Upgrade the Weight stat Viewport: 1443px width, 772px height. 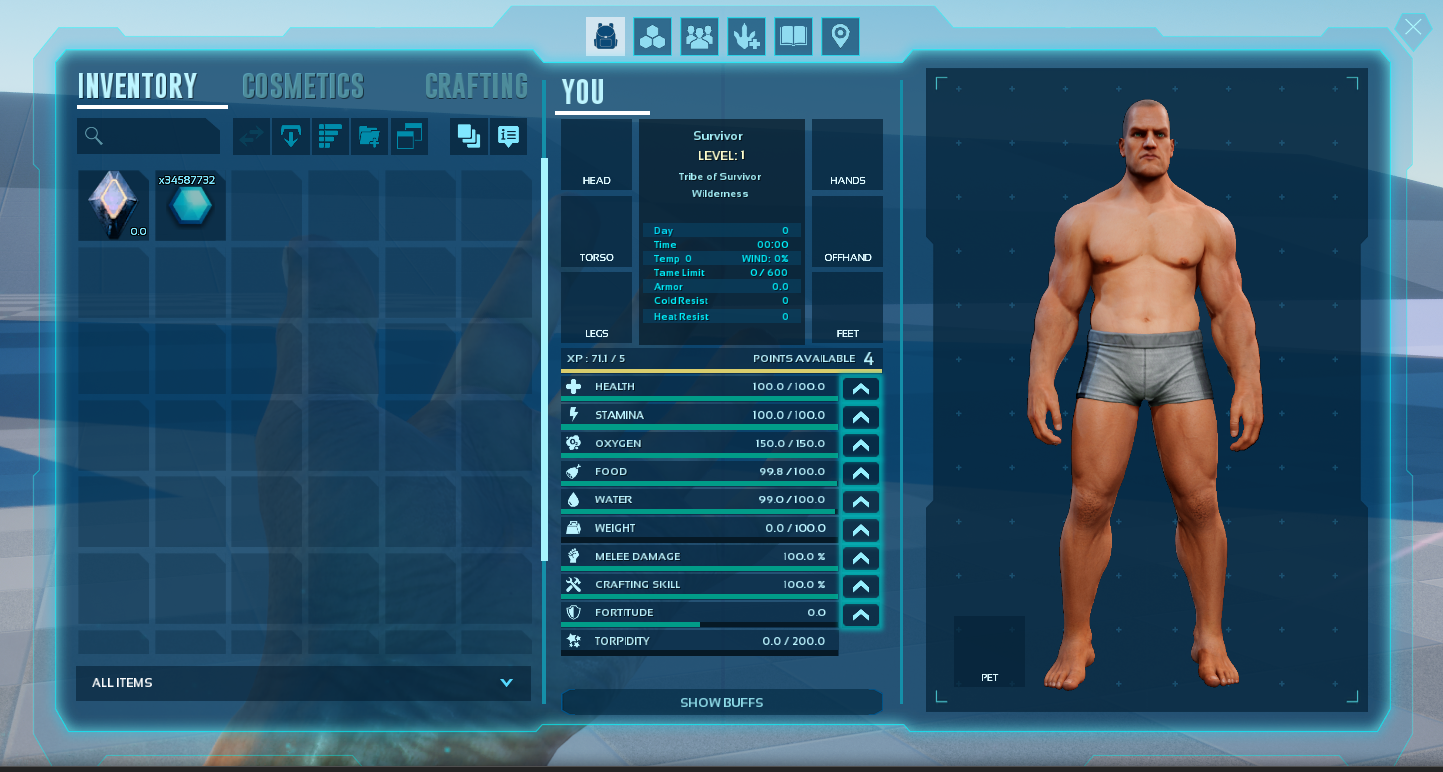point(860,530)
